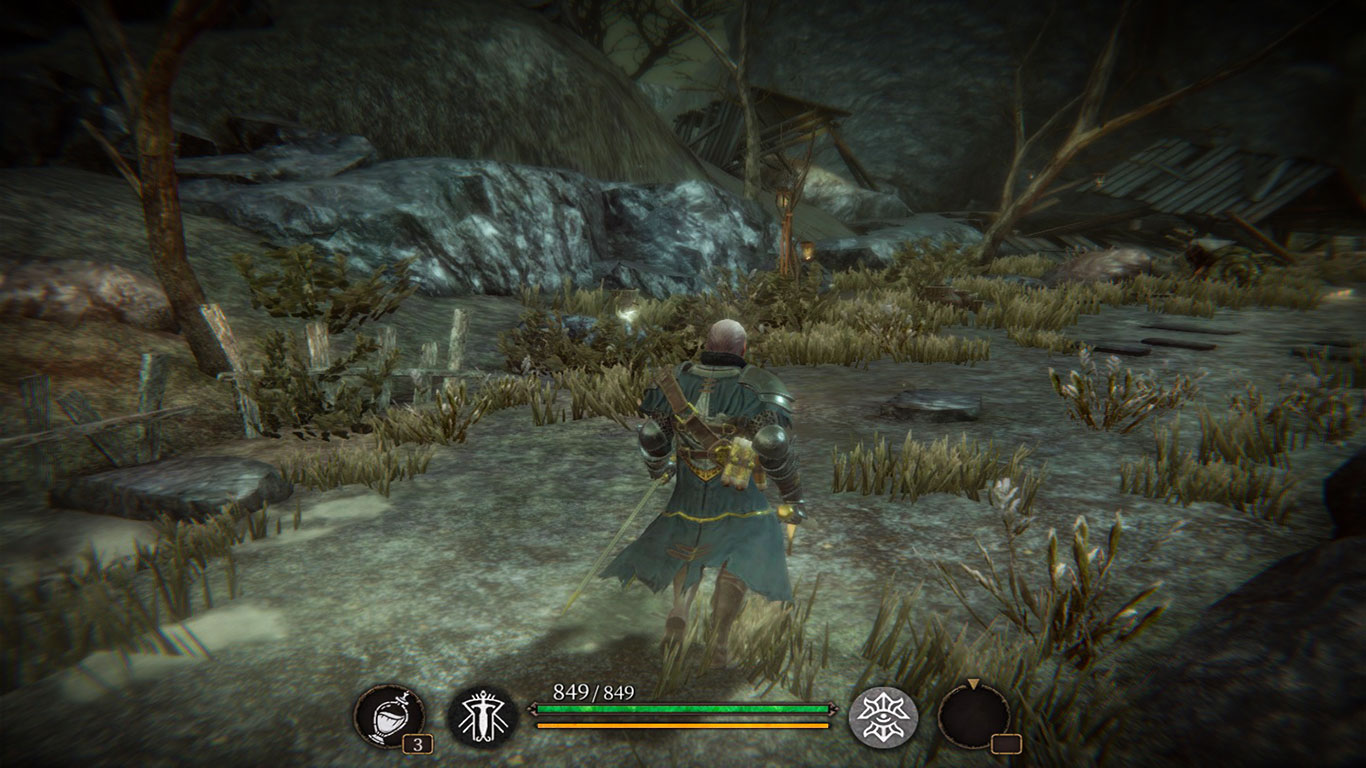The height and width of the screenshot is (768, 1366).
Task: Select the eye sigil ability icon
Action: pyautogui.click(x=883, y=716)
